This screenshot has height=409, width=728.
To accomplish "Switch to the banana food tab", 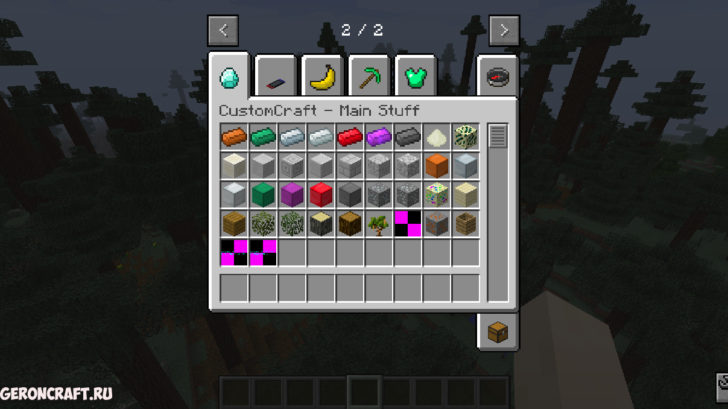I will (321, 75).
